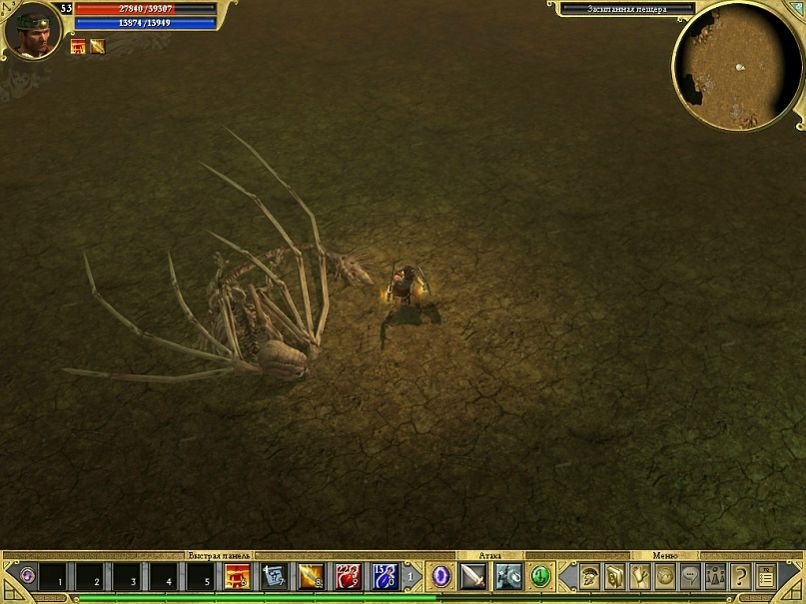This screenshot has height=604, width=806.
Task: Click the purple swirl button left of quickbar
Action: pos(27,576)
